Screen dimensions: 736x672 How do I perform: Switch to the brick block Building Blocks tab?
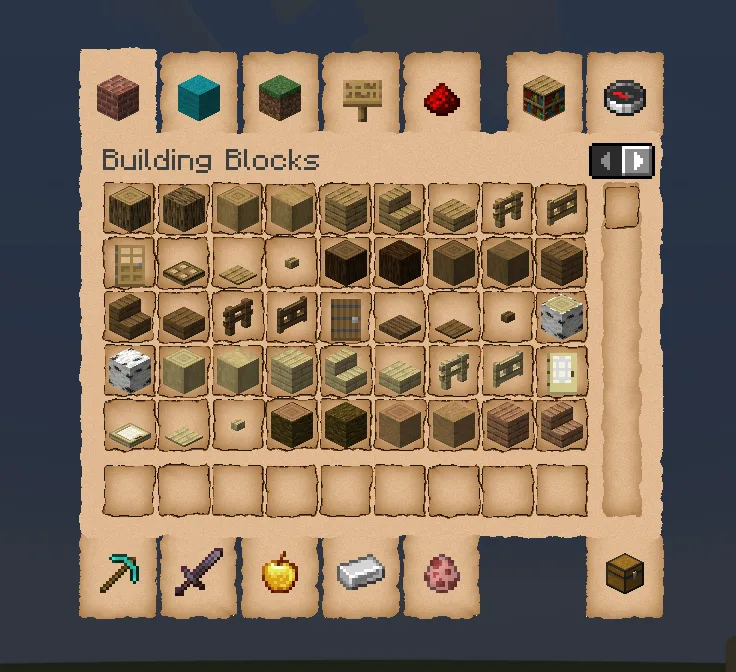[118, 98]
